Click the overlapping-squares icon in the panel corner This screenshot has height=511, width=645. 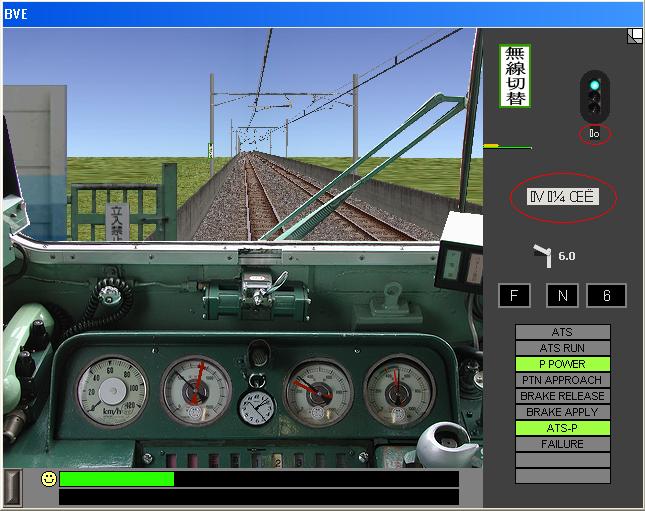point(634,37)
